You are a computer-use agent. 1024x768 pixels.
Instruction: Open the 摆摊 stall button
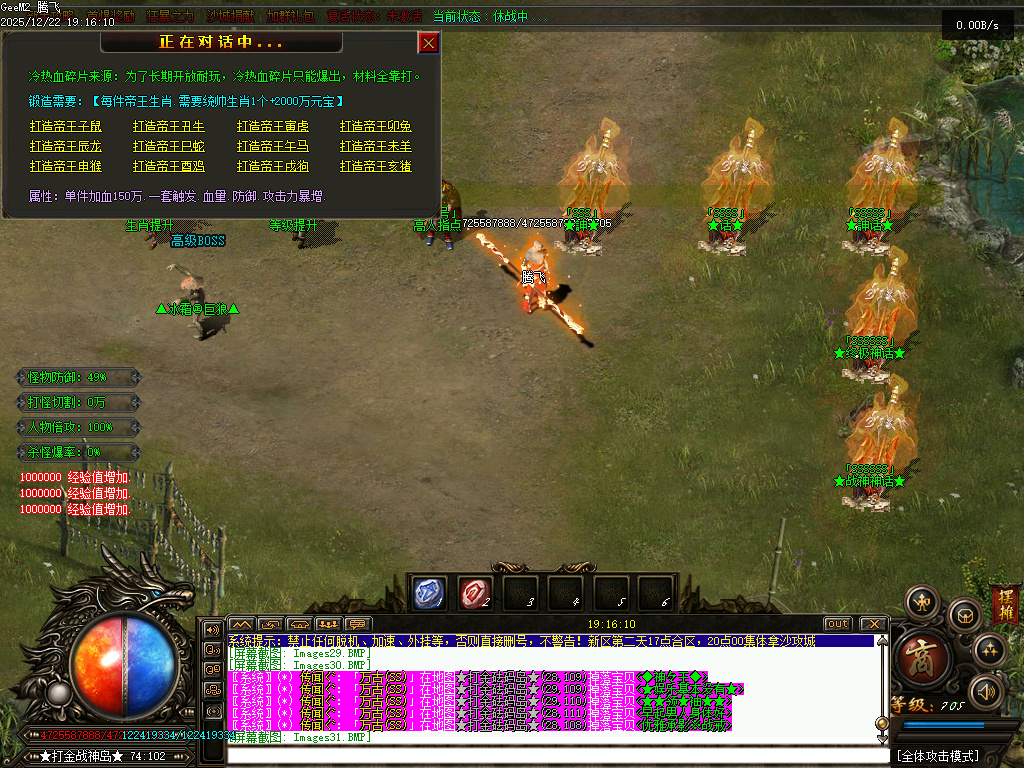click(x=1005, y=605)
